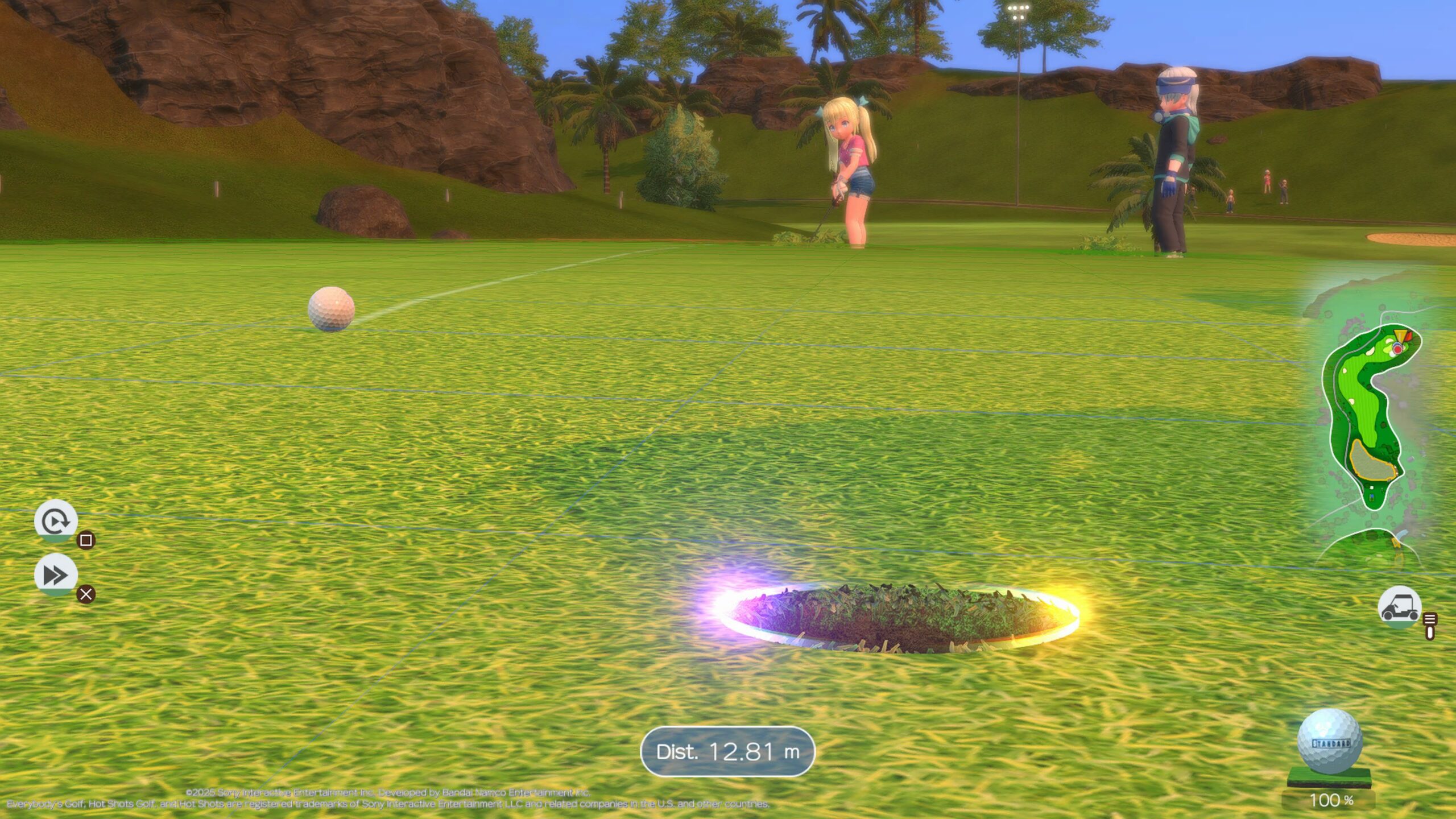Click the replay circular-arrow icon

[x=56, y=520]
